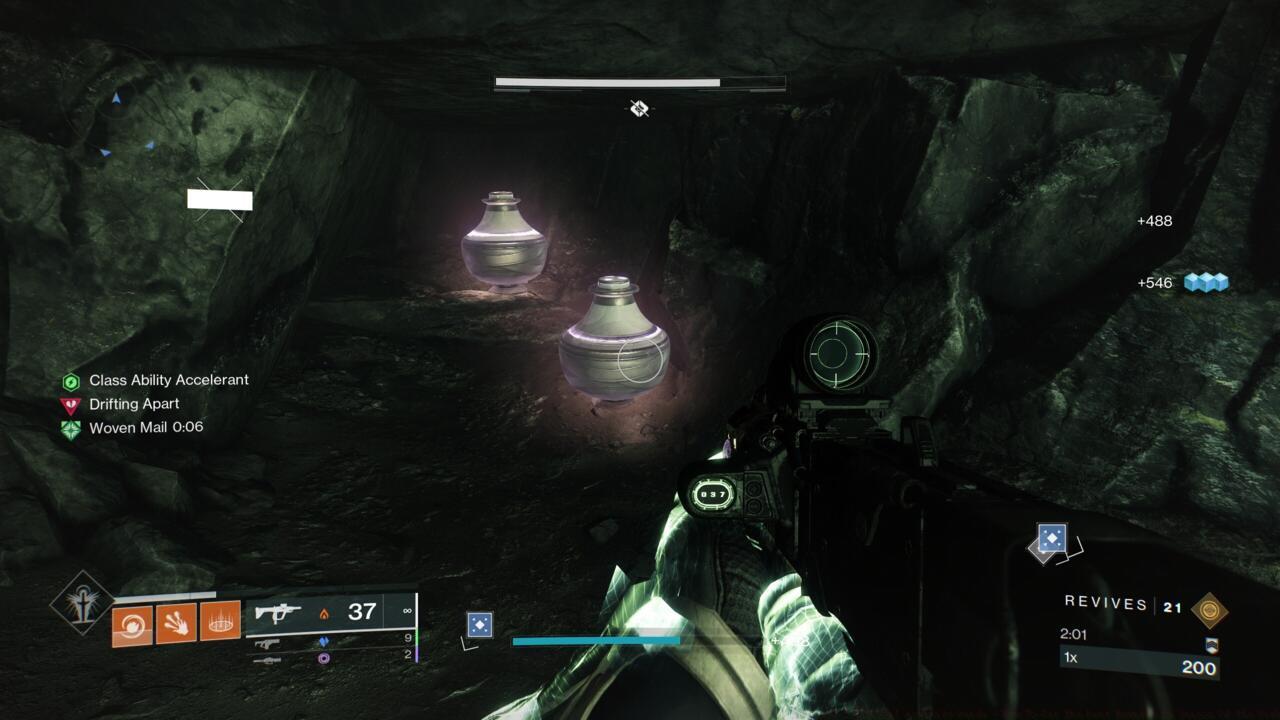The width and height of the screenshot is (1280, 720).
Task: Click the blue Strand icon beside ammo
Action: coord(480,626)
